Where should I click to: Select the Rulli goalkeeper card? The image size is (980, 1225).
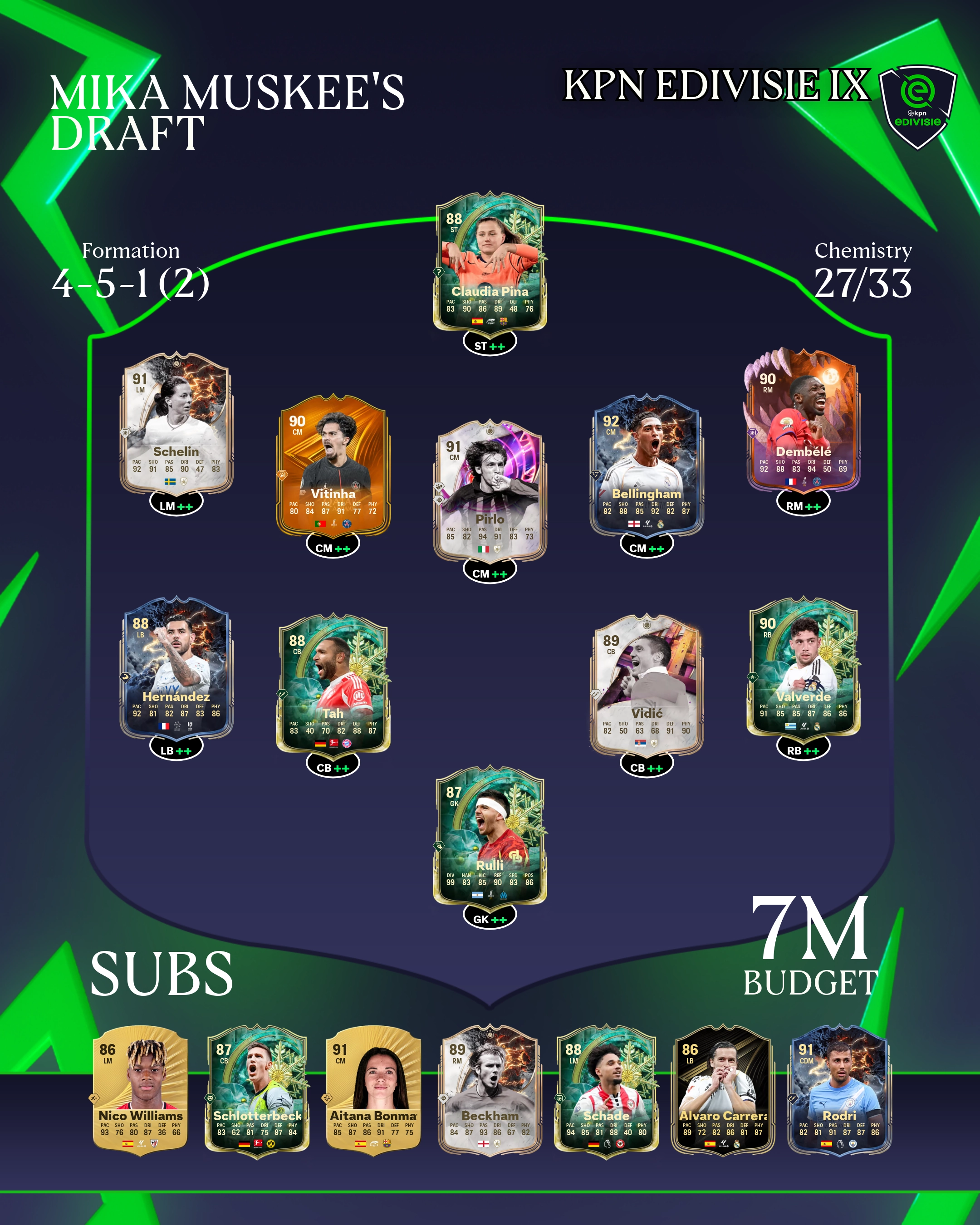(x=490, y=837)
